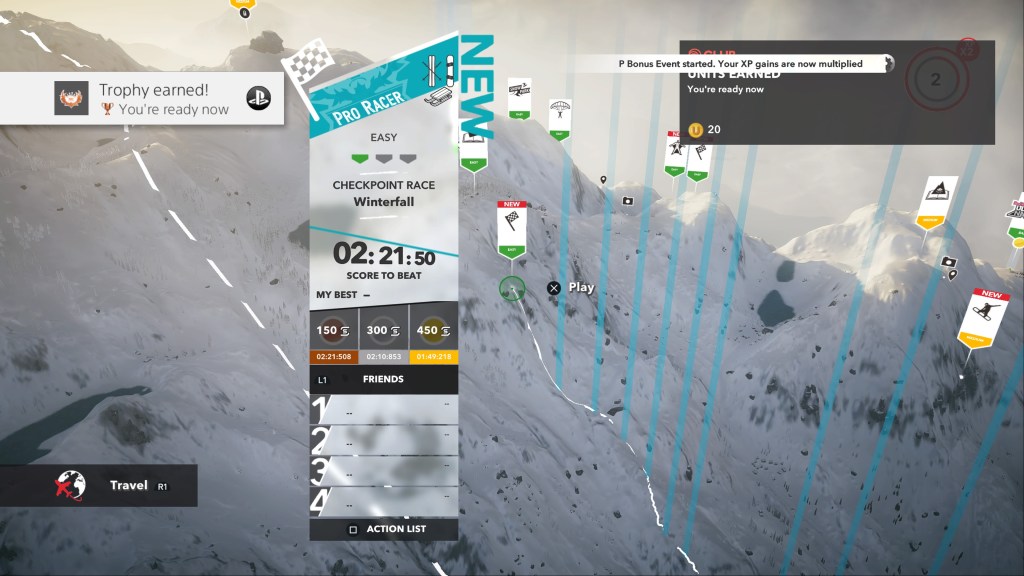Open the Trophy earned notification
Image resolution: width=1024 pixels, height=576 pixels.
click(141, 99)
